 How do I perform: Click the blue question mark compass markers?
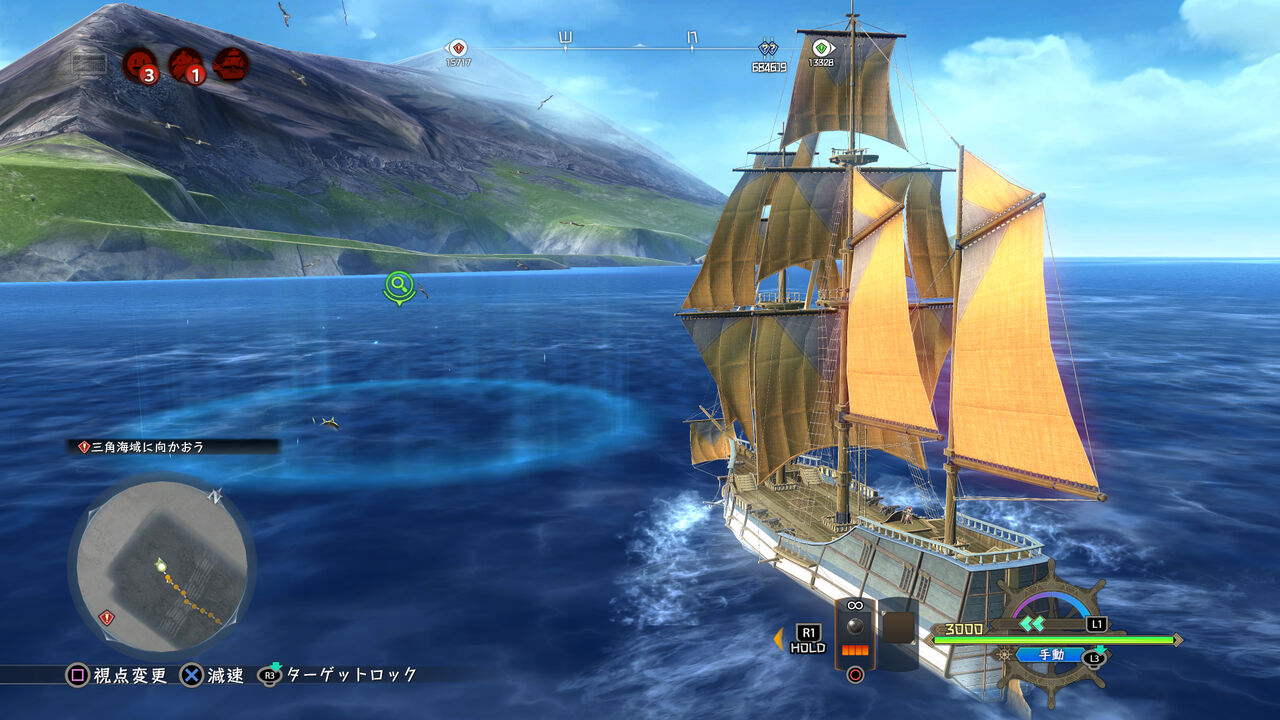tap(768, 48)
